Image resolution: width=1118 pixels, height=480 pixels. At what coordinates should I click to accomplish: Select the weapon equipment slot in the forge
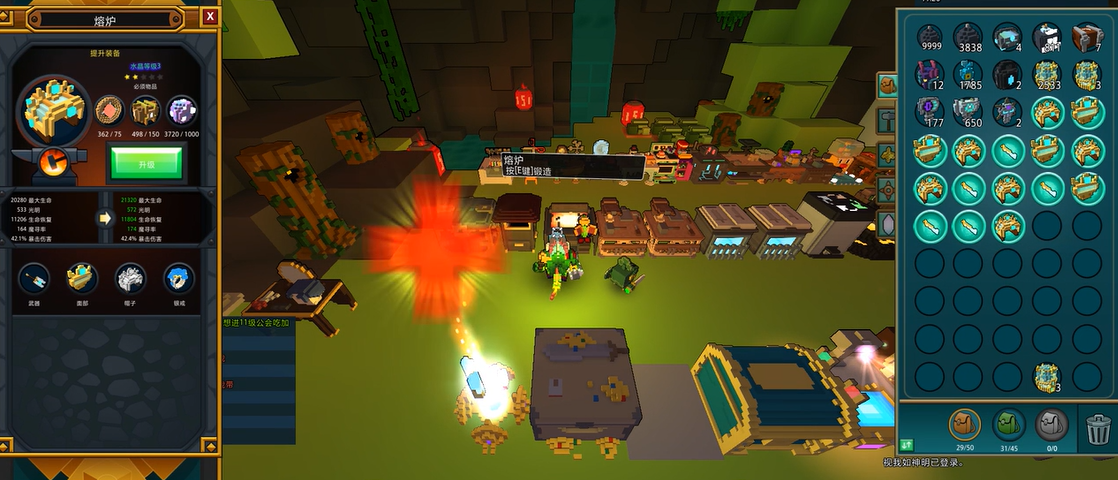(34, 277)
